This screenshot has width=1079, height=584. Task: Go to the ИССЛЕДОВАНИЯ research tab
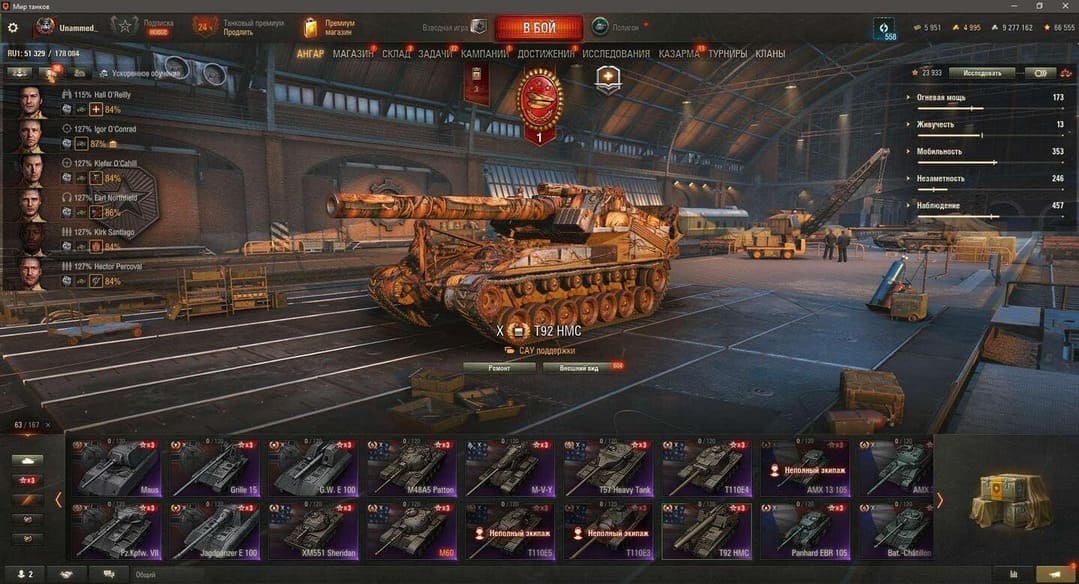pyautogui.click(x=616, y=53)
